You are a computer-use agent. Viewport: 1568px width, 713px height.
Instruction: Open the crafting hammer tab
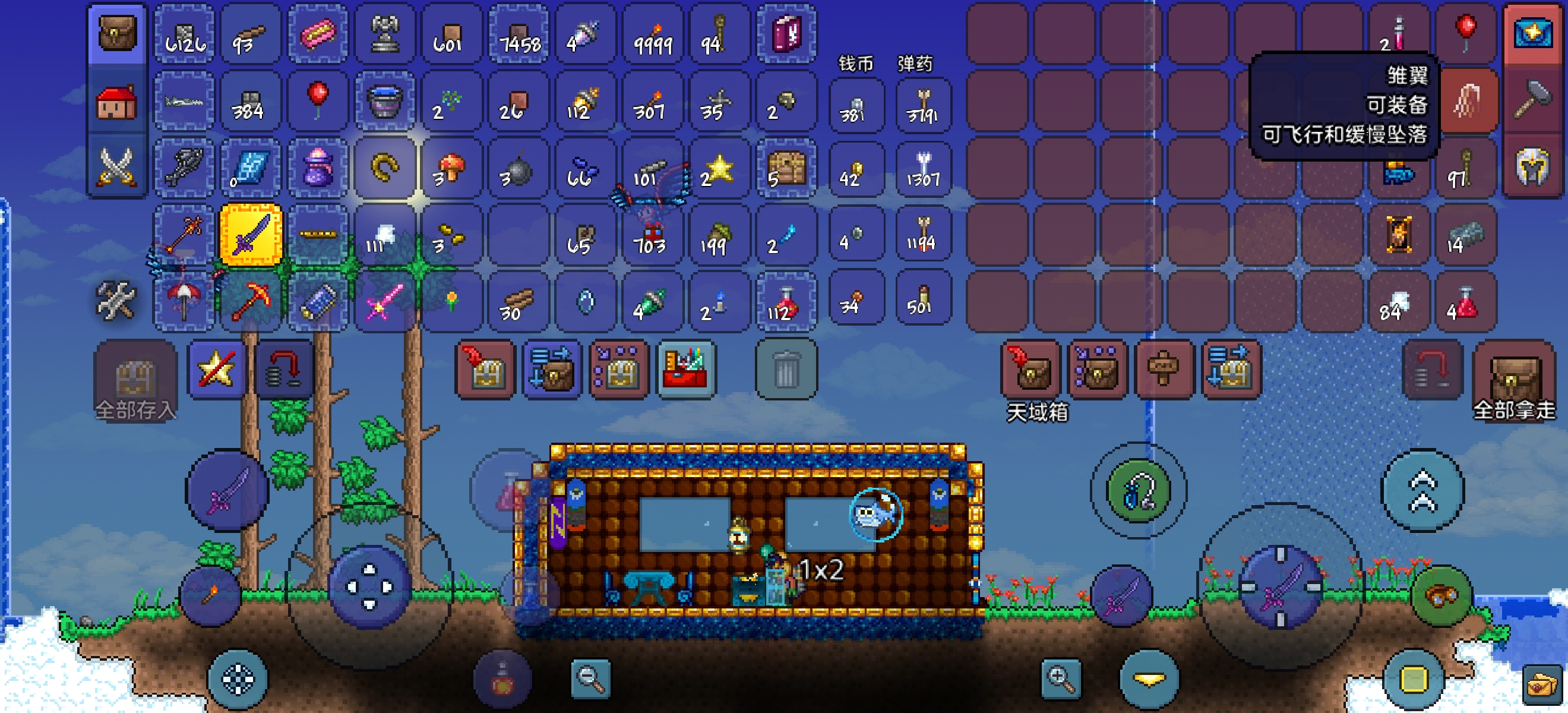1533,101
